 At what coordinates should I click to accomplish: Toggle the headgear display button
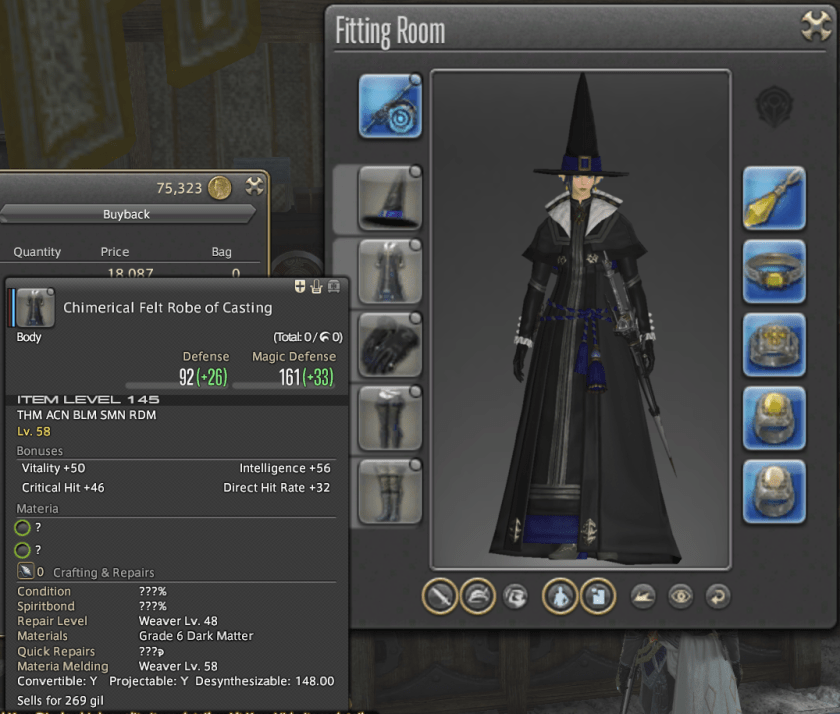[x=479, y=596]
